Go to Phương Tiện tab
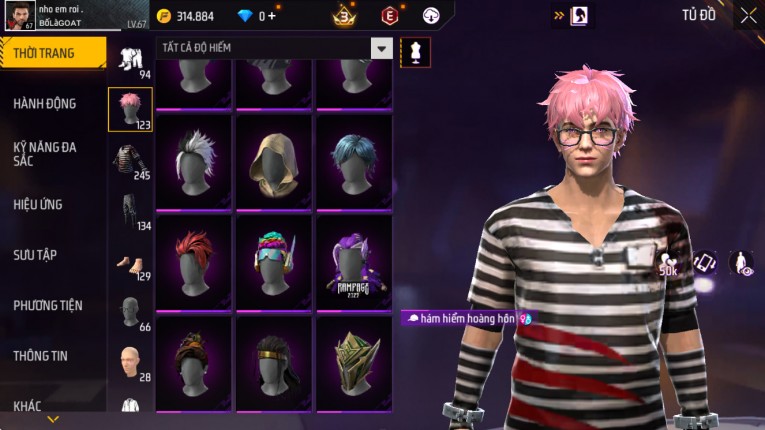The width and height of the screenshot is (765, 430). 48,305
